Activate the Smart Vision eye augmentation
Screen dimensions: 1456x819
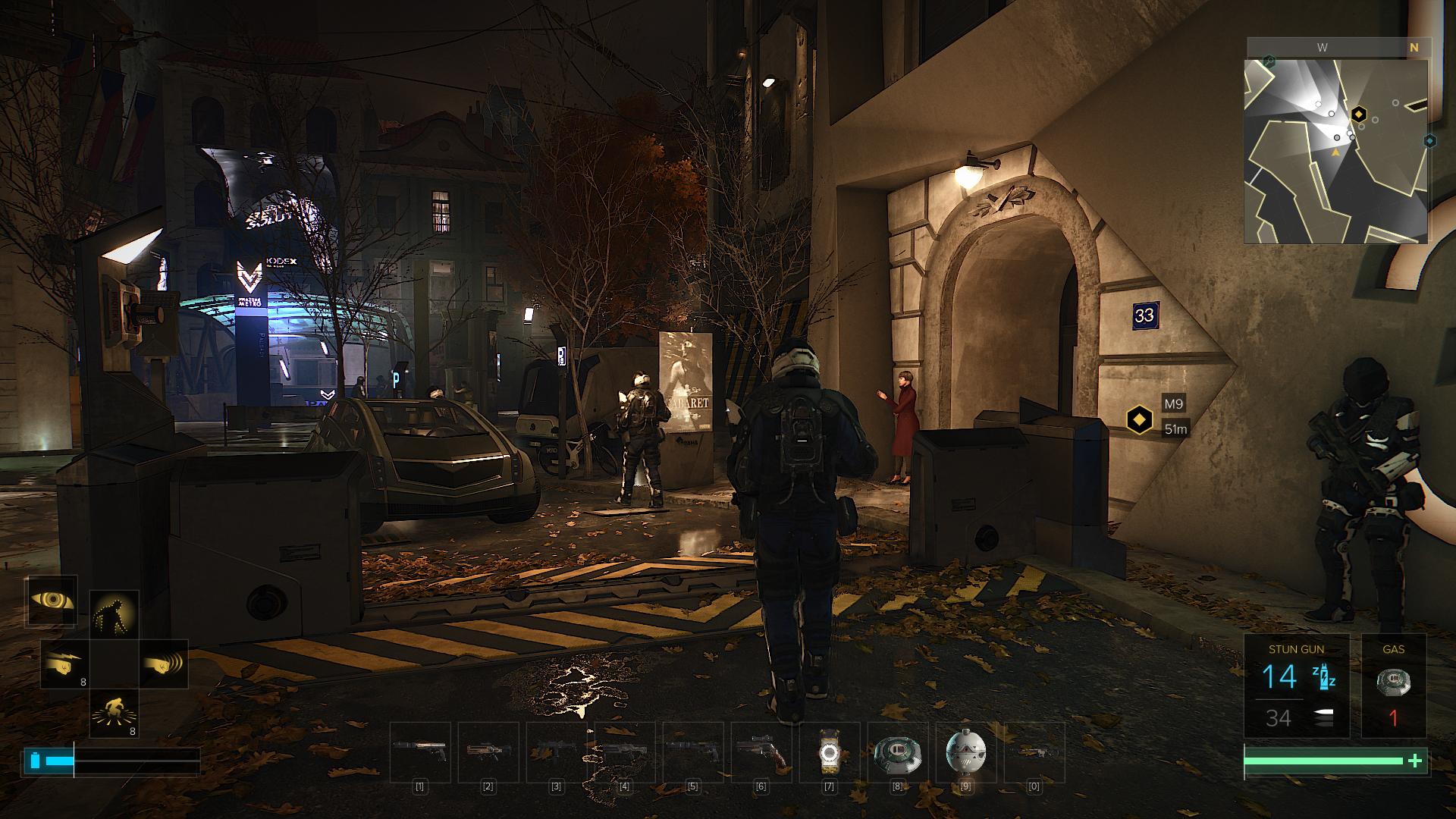click(x=52, y=601)
